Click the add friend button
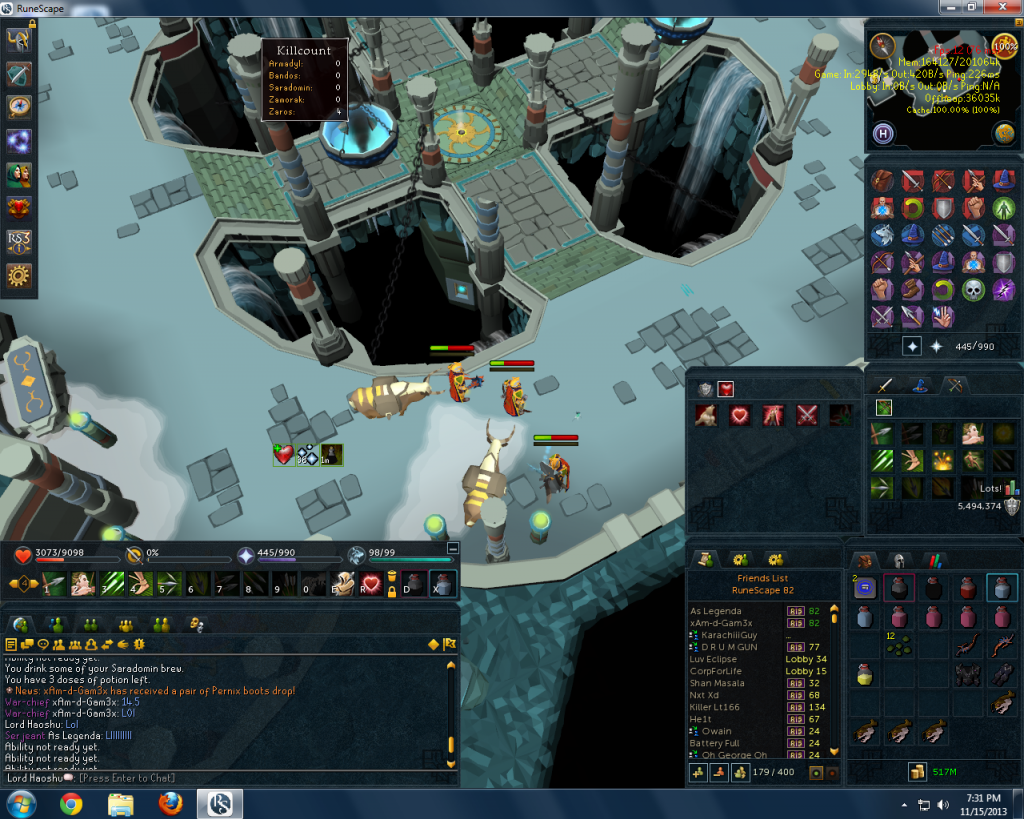This screenshot has height=819, width=1024. 698,772
